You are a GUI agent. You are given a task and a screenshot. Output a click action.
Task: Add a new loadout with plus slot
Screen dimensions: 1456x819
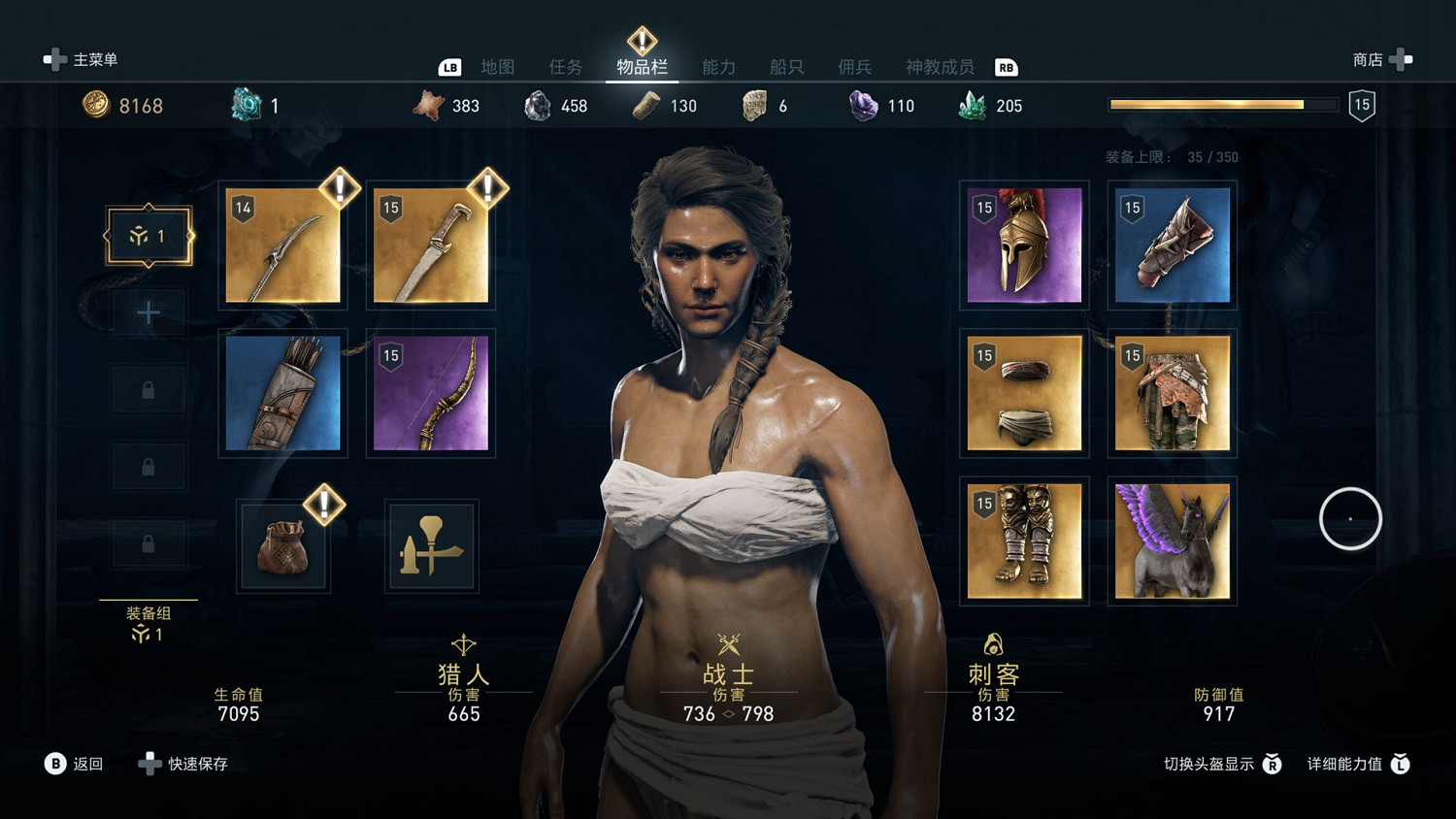pos(149,312)
